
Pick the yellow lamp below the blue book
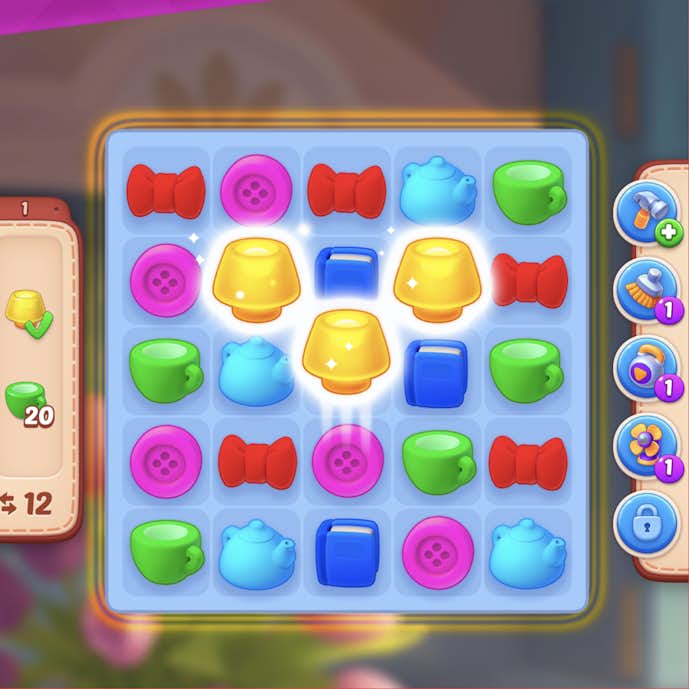(345, 350)
